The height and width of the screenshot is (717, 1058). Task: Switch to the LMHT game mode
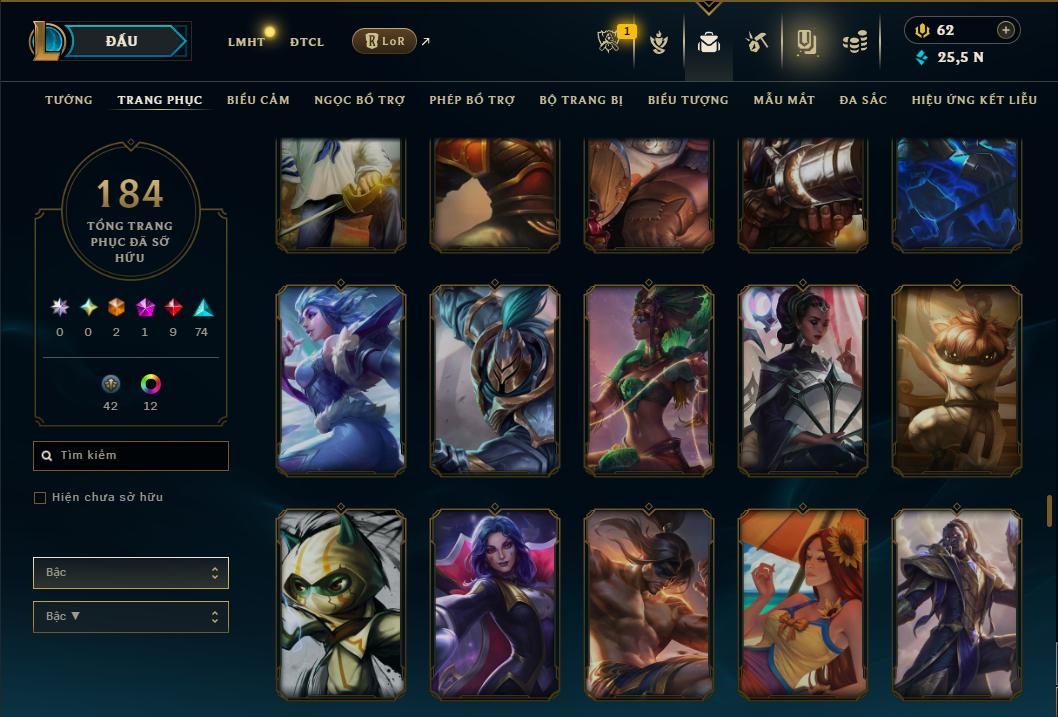[246, 42]
